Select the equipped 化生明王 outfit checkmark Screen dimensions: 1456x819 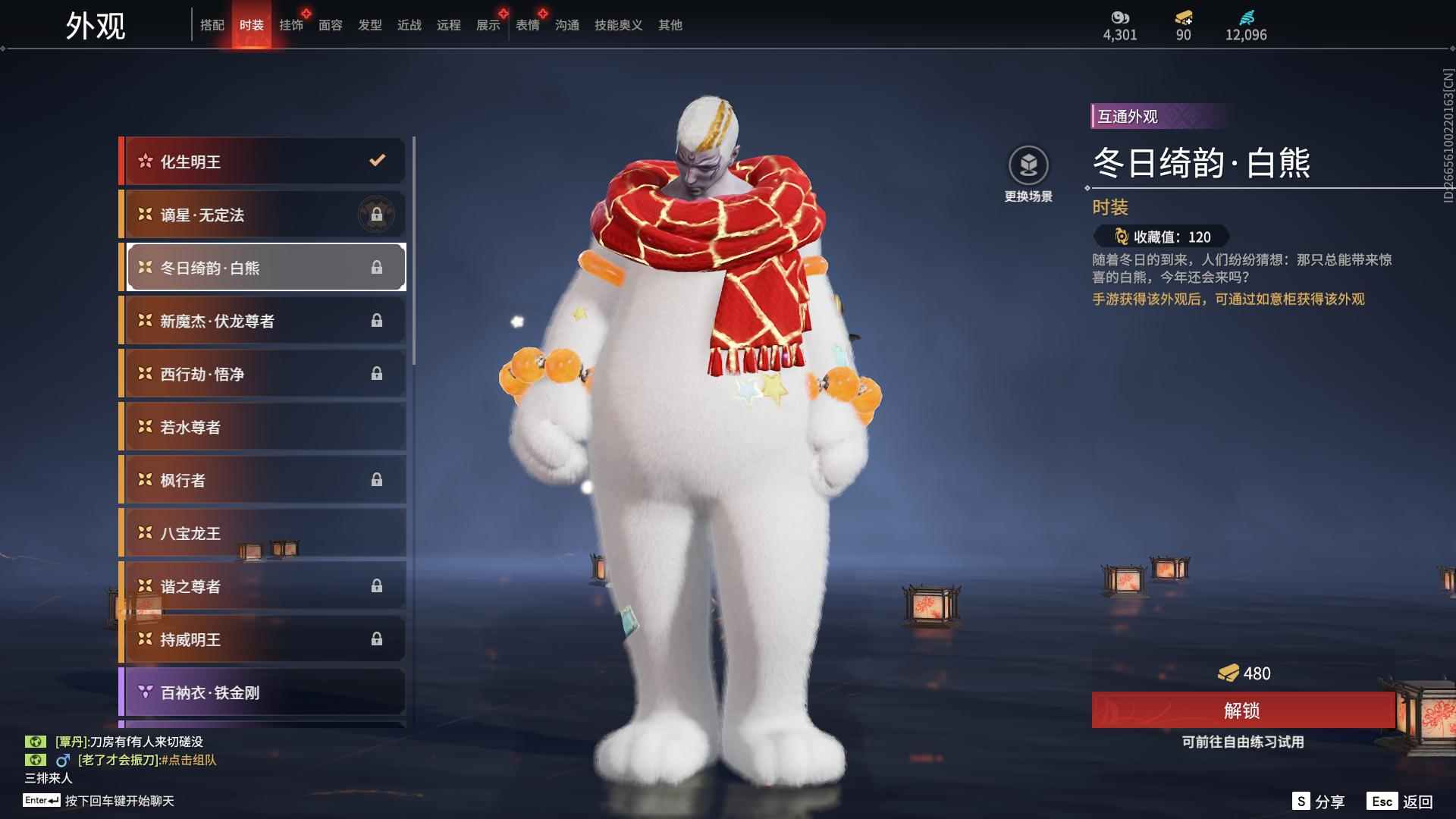coord(375,161)
